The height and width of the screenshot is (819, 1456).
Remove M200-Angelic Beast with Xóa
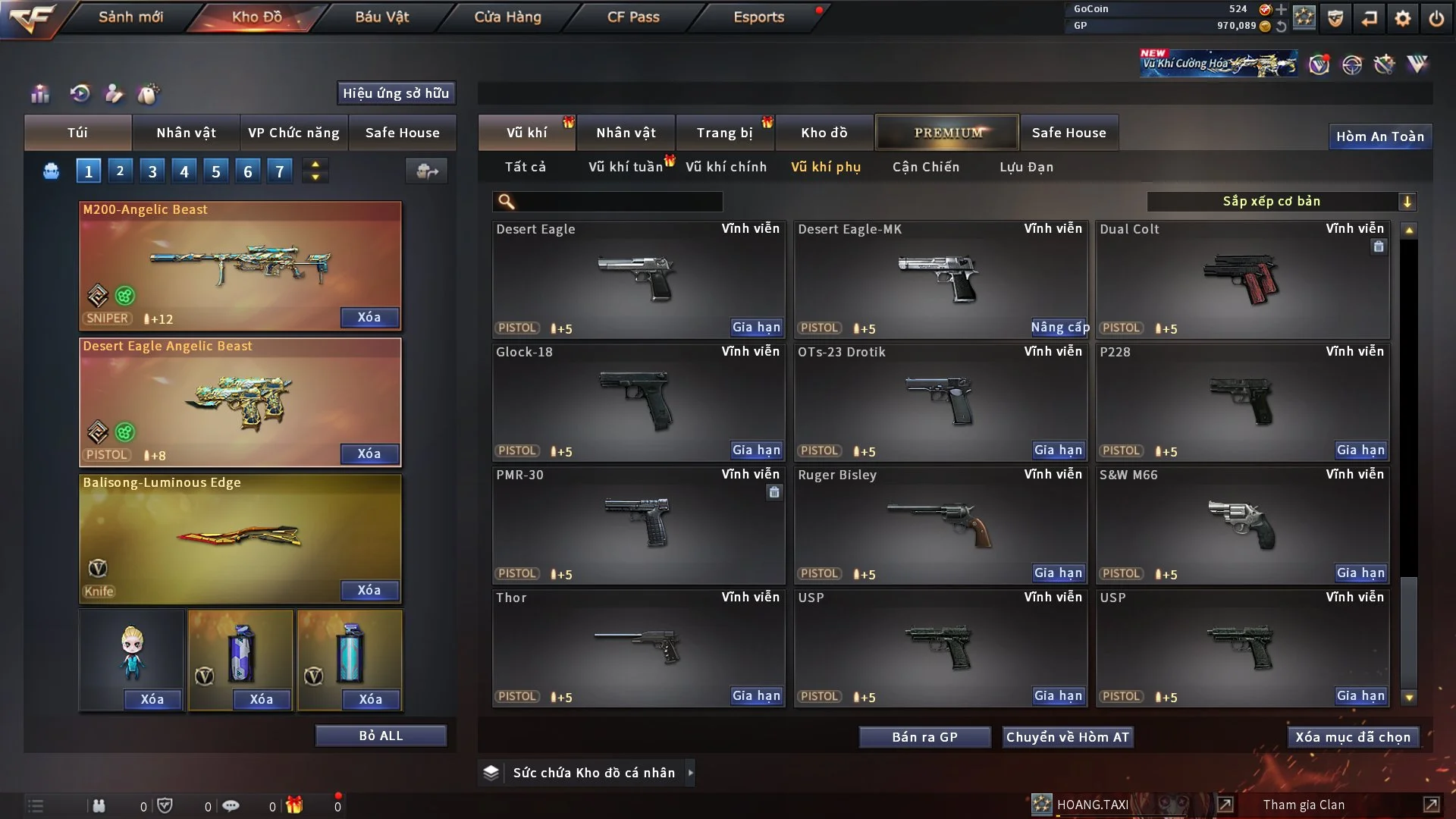(369, 317)
